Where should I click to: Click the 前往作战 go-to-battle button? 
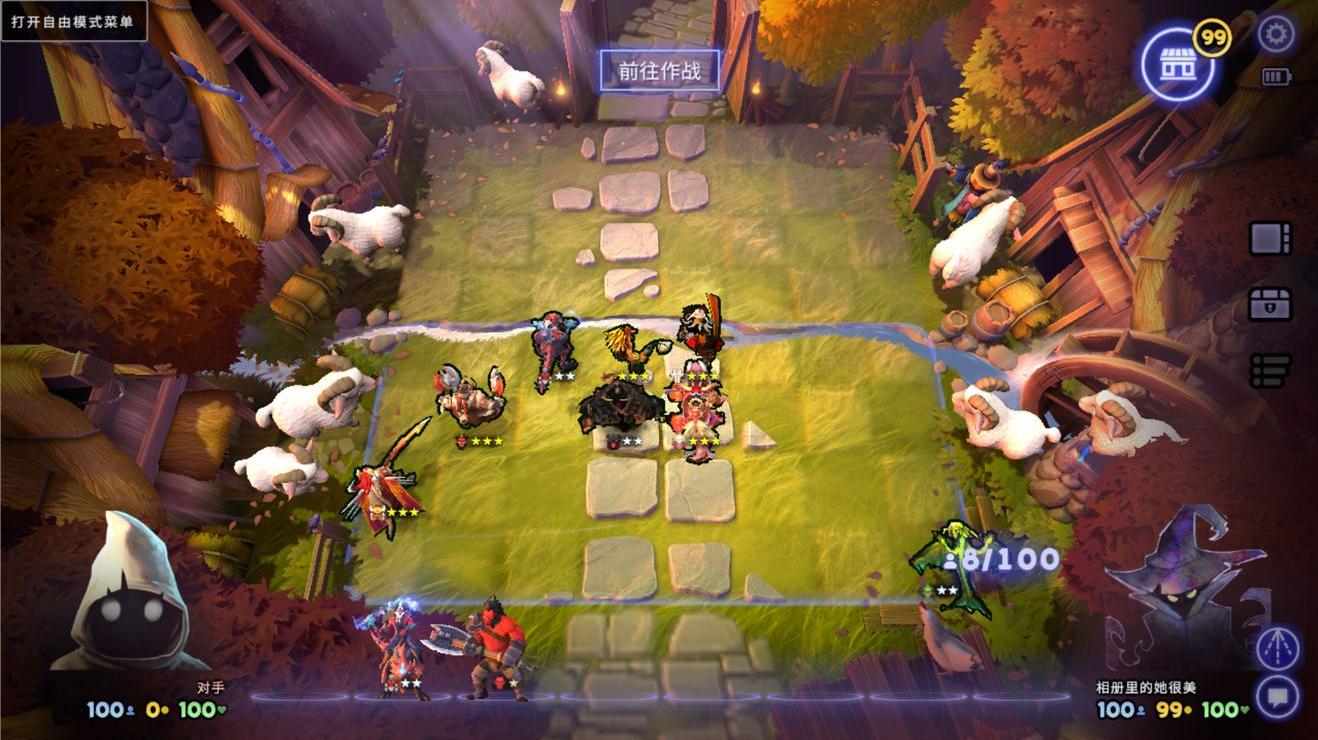[659, 71]
